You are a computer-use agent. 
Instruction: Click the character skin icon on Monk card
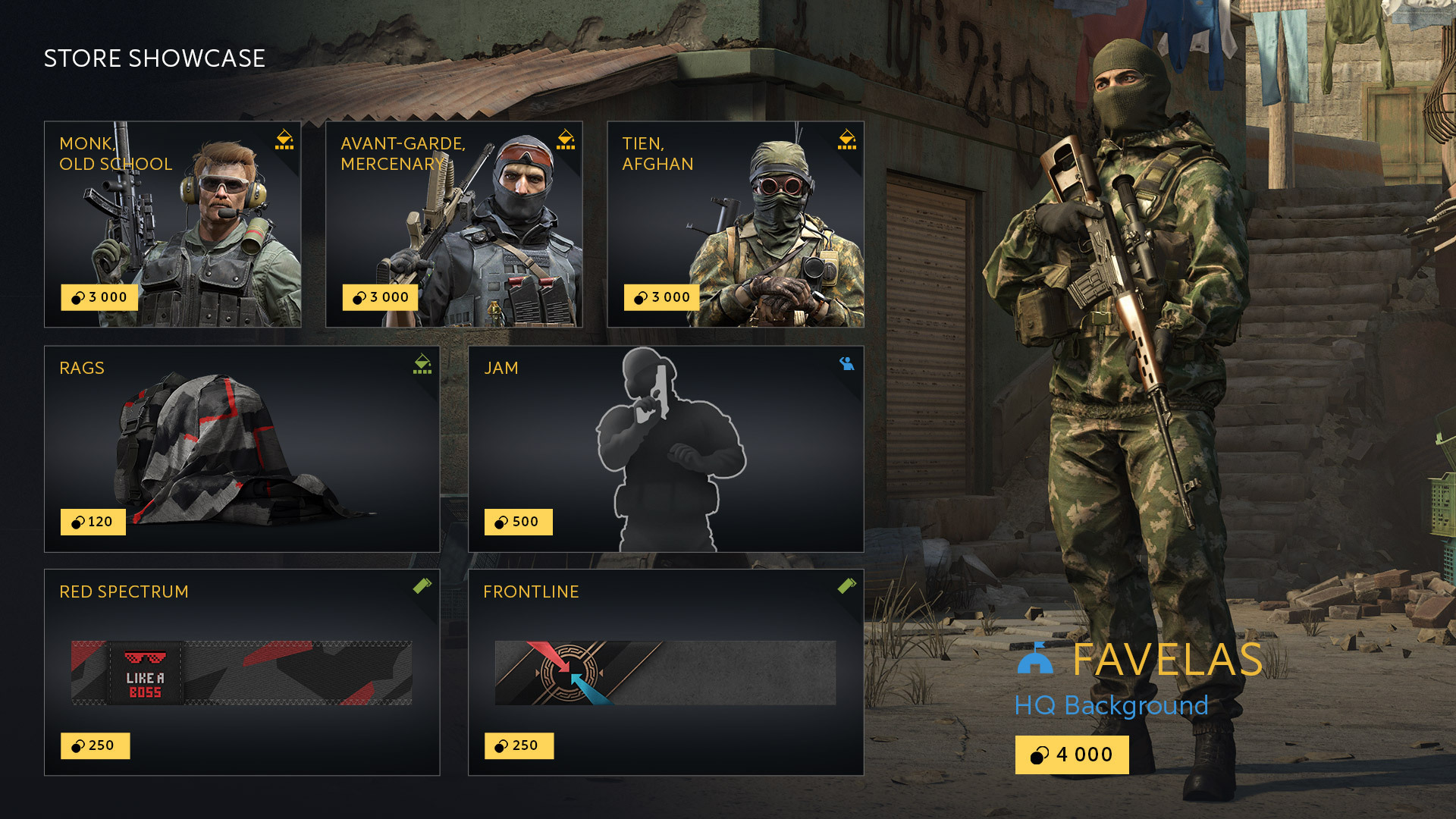284,140
